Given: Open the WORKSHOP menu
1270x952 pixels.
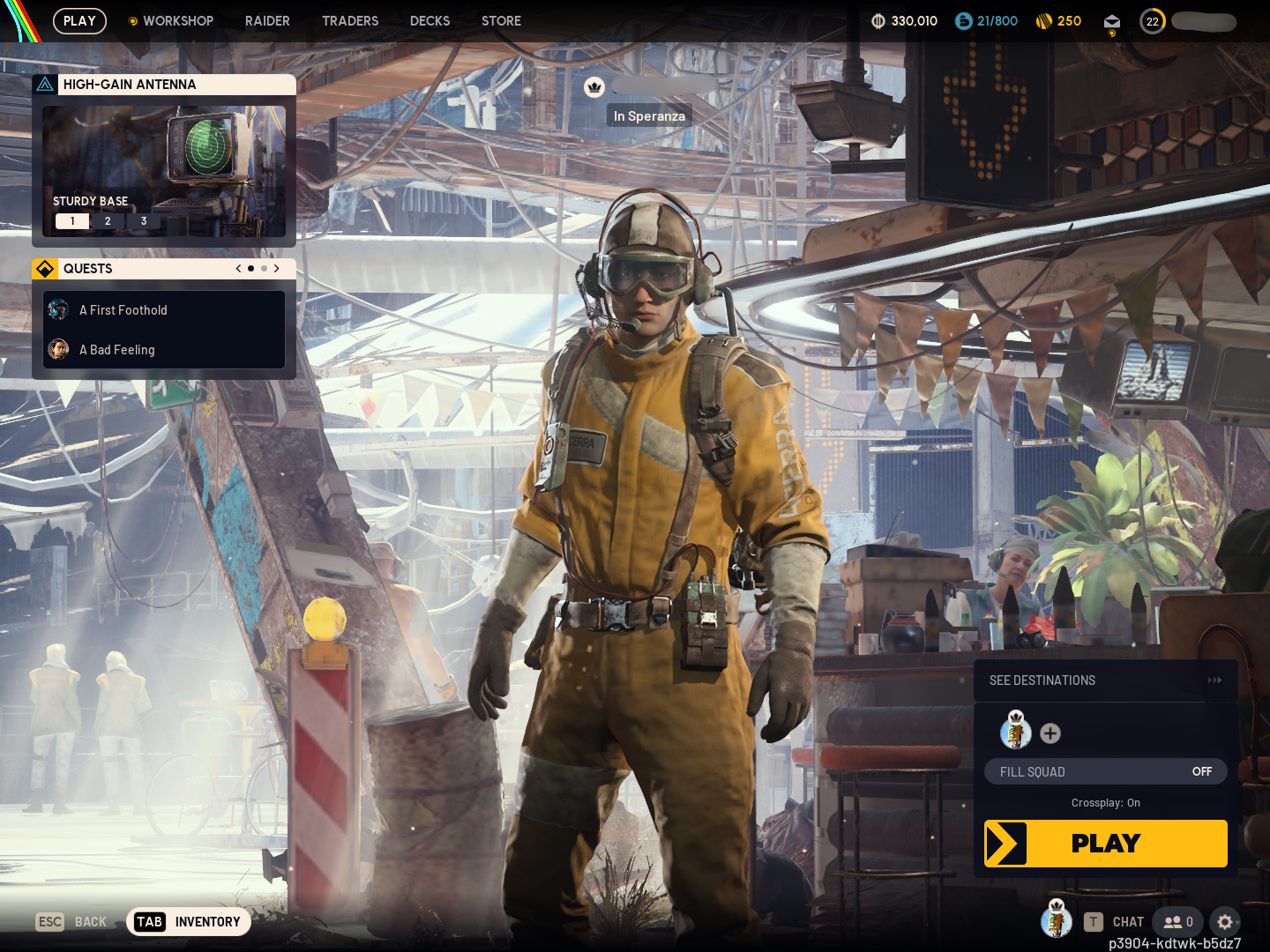Looking at the screenshot, I should (x=179, y=21).
